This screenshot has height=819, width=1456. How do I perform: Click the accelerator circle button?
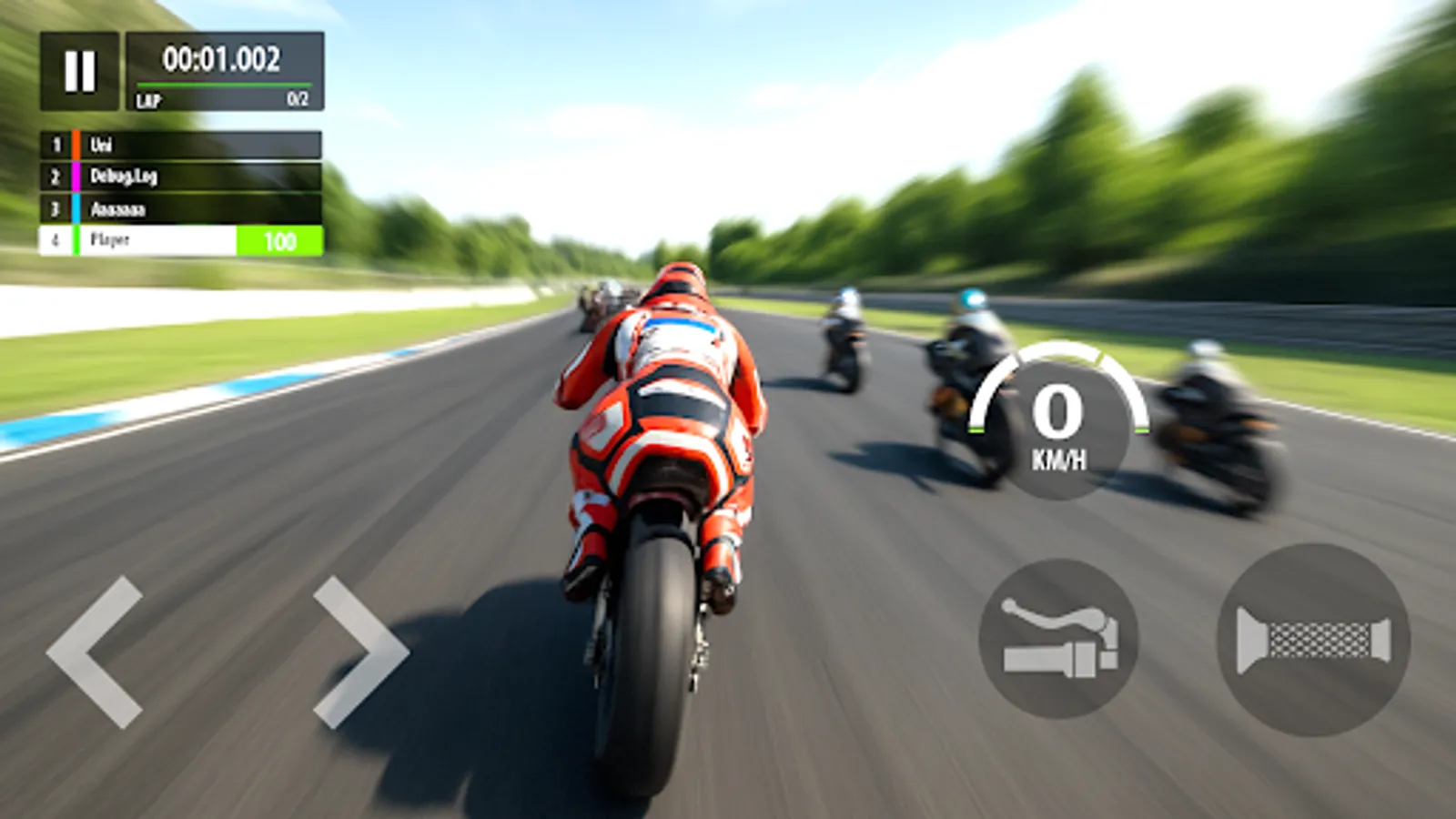tap(1310, 641)
